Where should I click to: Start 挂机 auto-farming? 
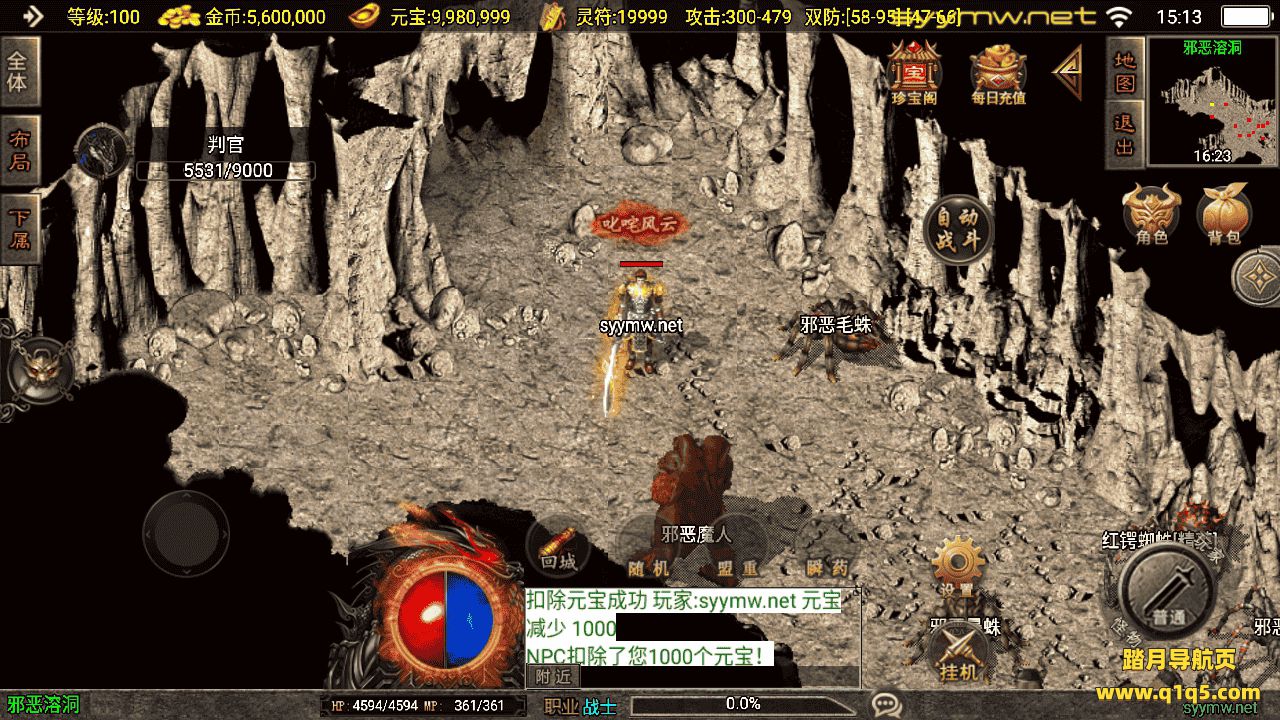pyautogui.click(x=959, y=652)
